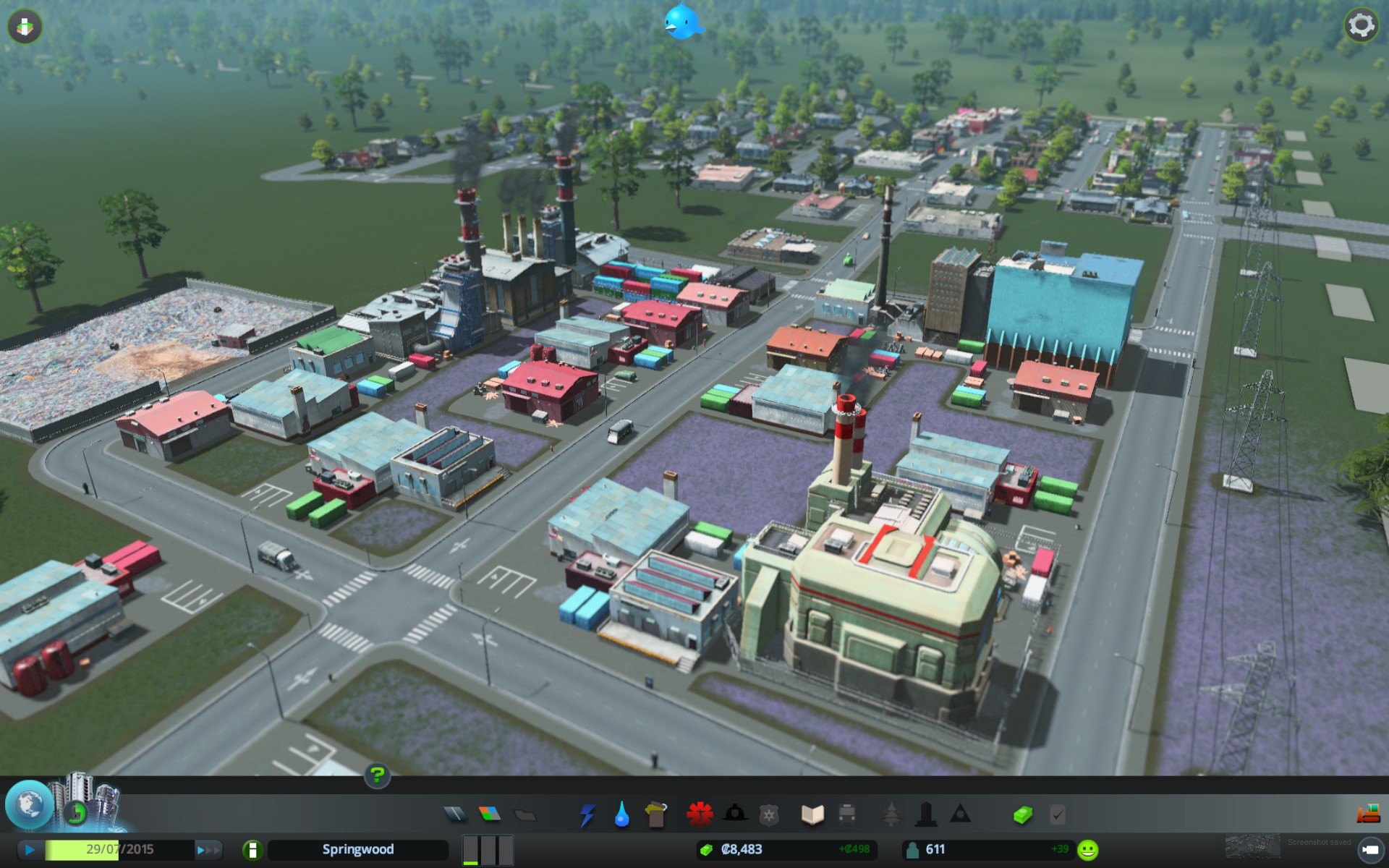1389x868 pixels.
Task: Open the options gear menu
Action: pyautogui.click(x=1360, y=26)
